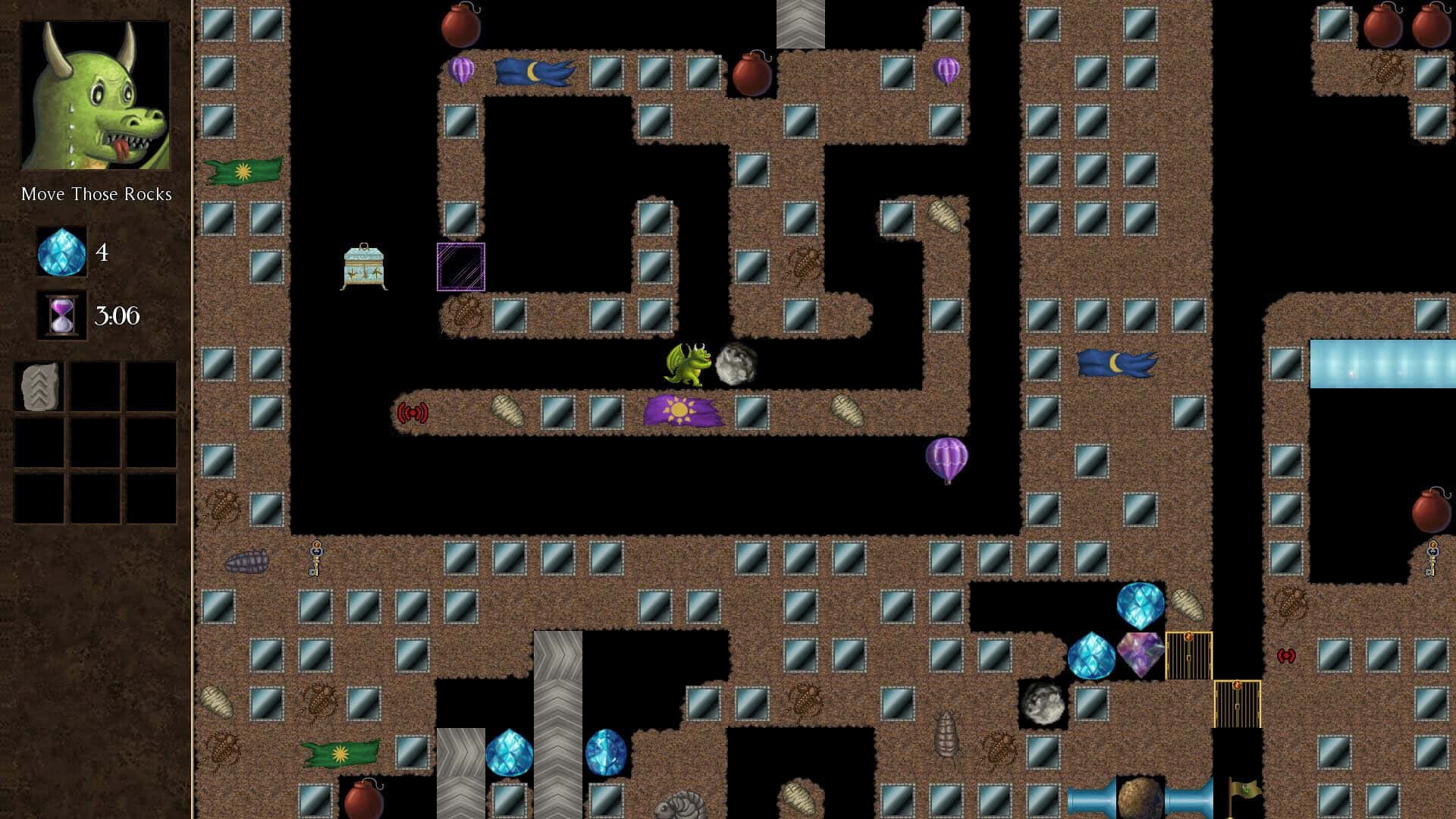Click the green star pennant on the left wall
The width and height of the screenshot is (1456, 819).
pyautogui.click(x=243, y=170)
